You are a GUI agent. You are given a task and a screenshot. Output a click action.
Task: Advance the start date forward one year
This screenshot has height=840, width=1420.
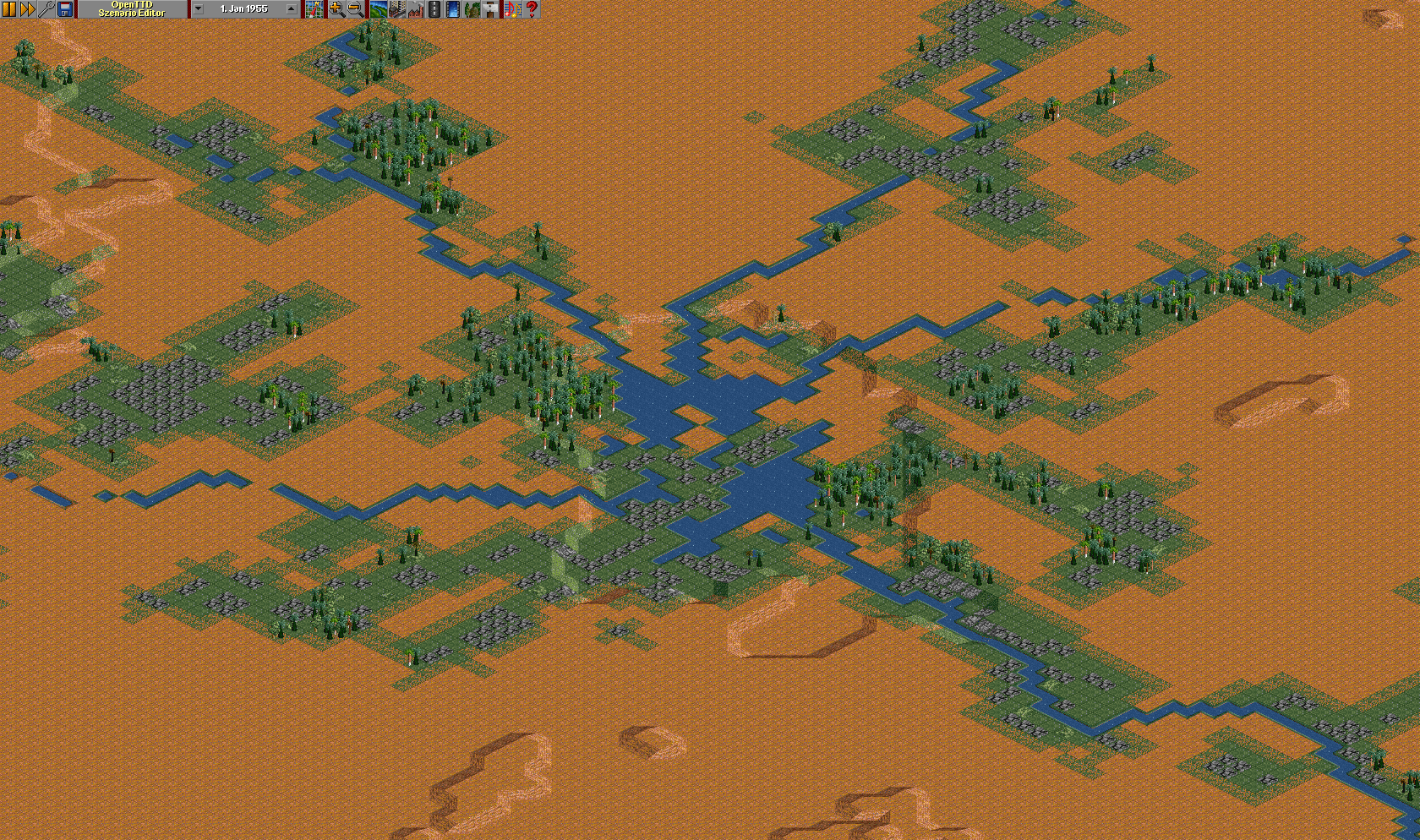point(292,9)
